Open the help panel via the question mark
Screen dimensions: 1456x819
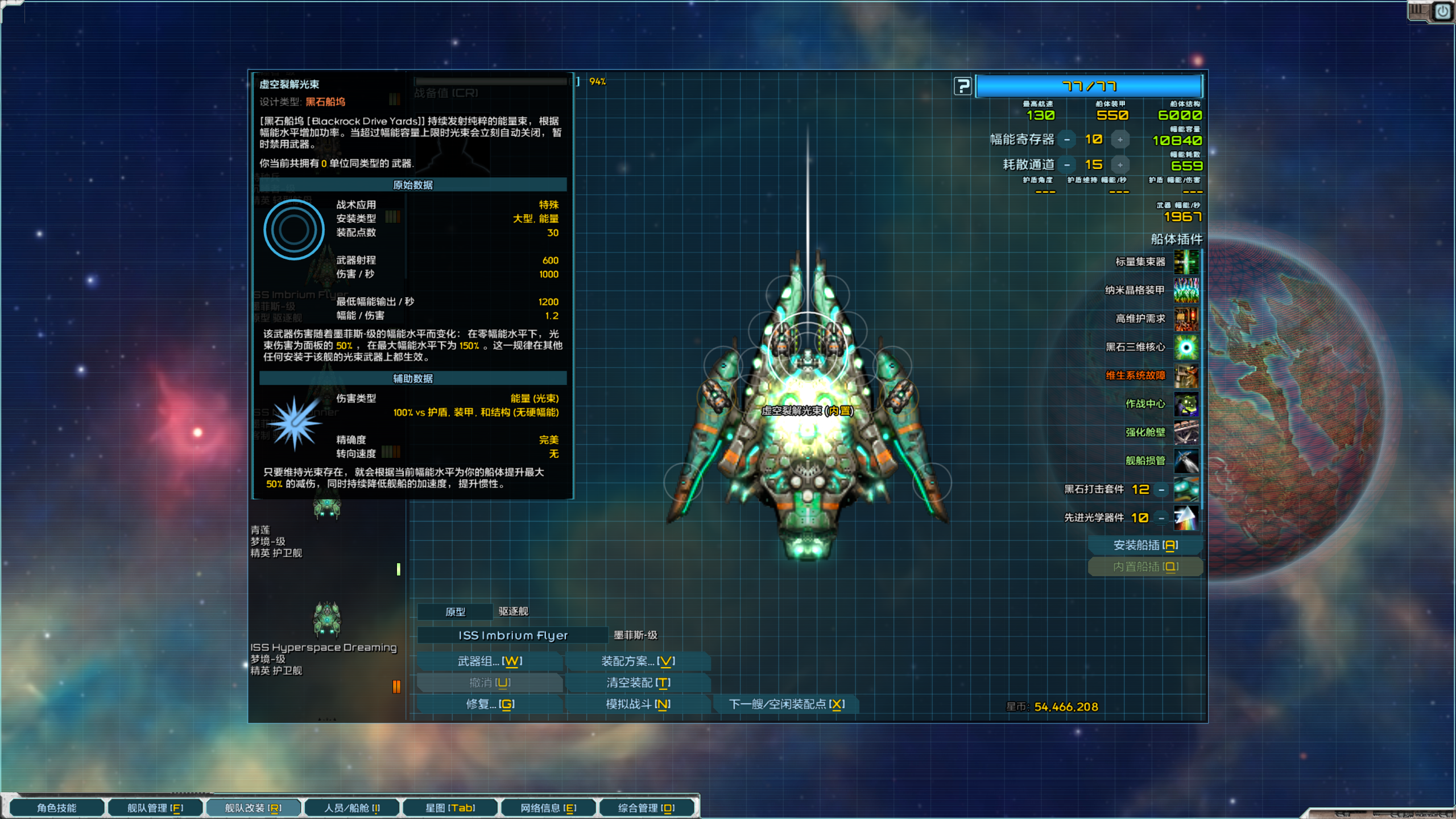[x=962, y=86]
